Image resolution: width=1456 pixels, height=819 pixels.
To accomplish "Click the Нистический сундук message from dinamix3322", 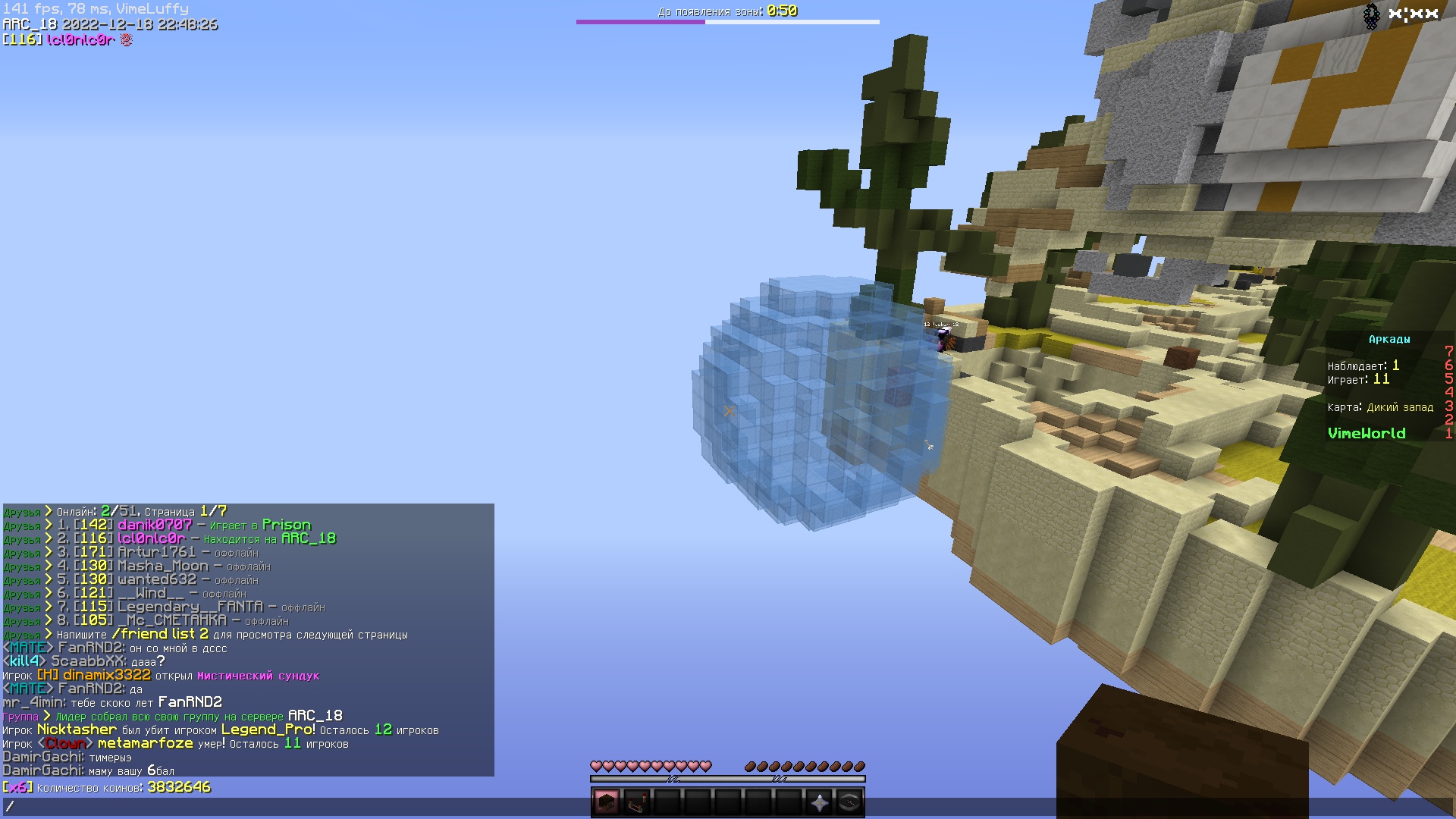I will [x=258, y=675].
